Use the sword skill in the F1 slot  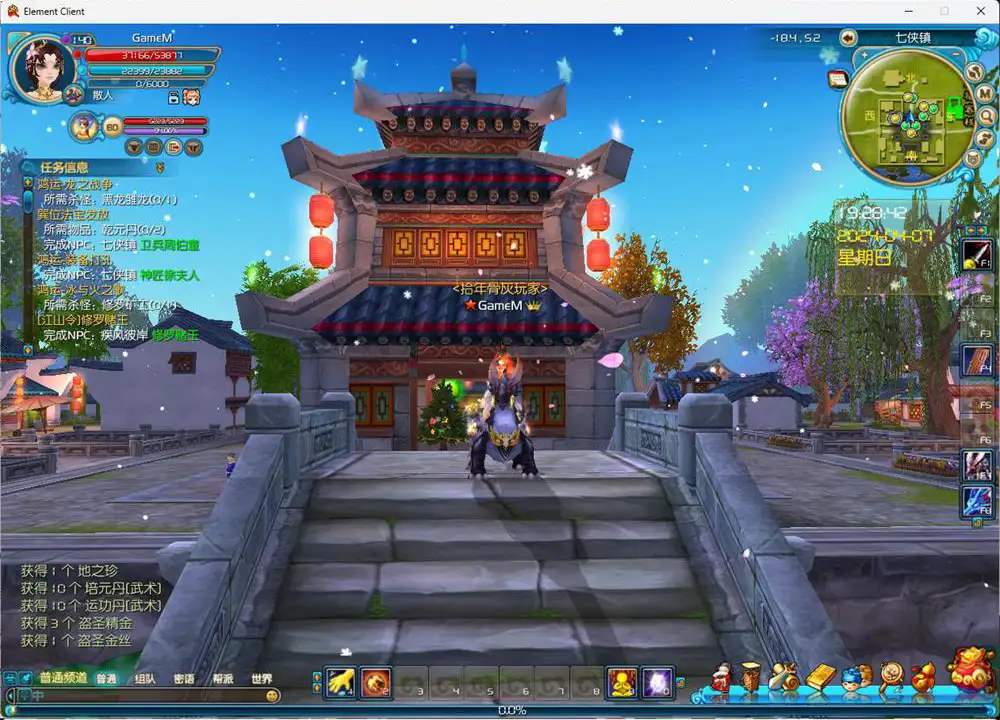977,254
